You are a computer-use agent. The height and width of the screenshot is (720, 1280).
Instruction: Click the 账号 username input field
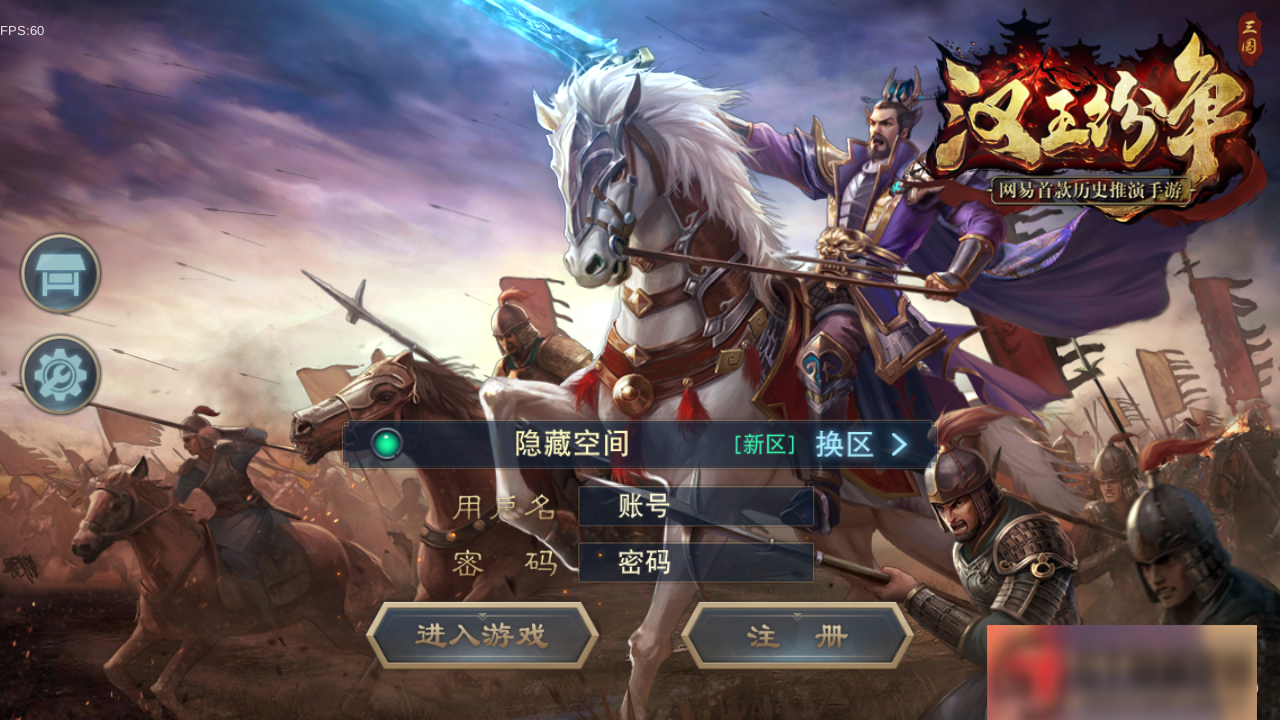(695, 507)
